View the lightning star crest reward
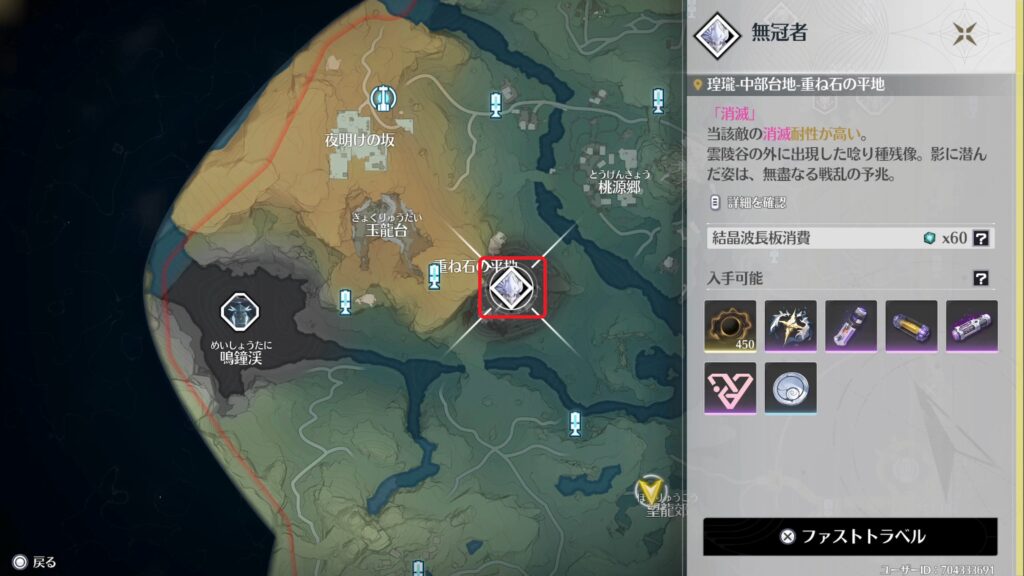Image resolution: width=1024 pixels, height=576 pixels. pos(791,326)
